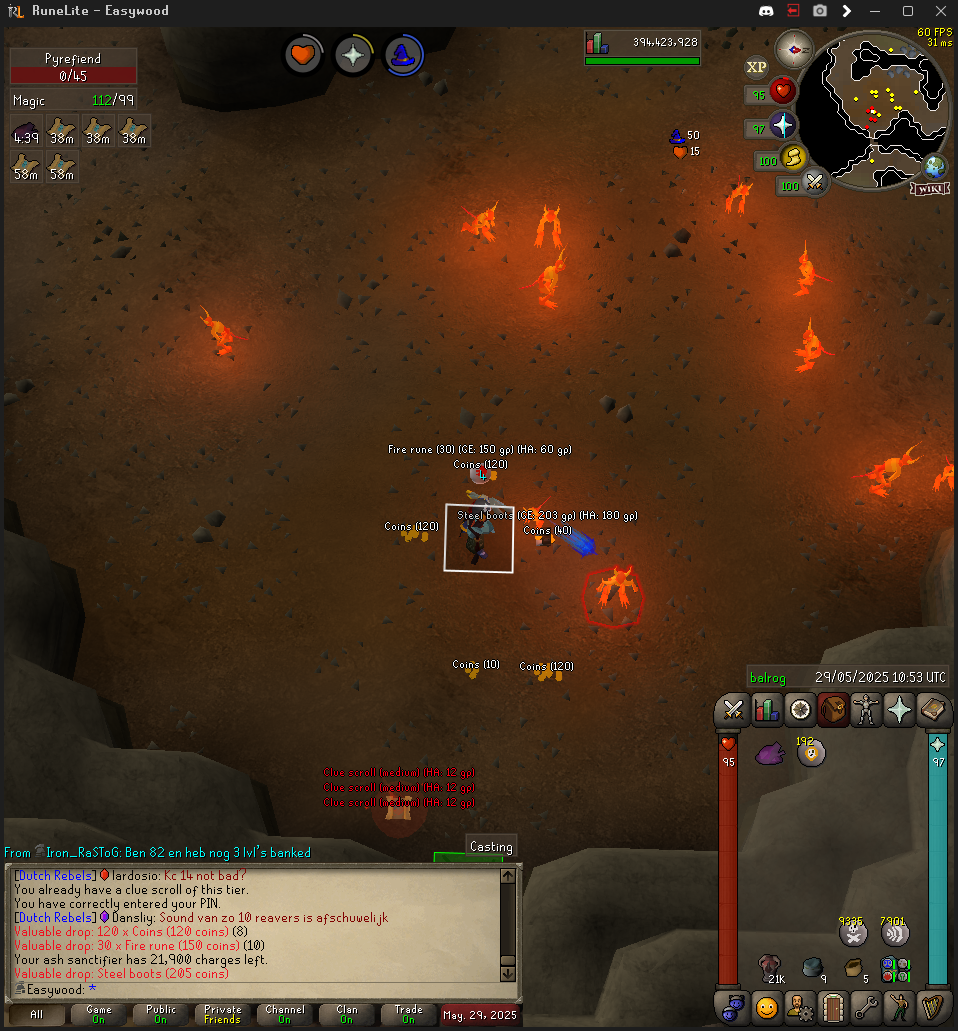Image resolution: width=958 pixels, height=1031 pixels.
Task: Open the Combat Options tab
Action: pyautogui.click(x=732, y=709)
